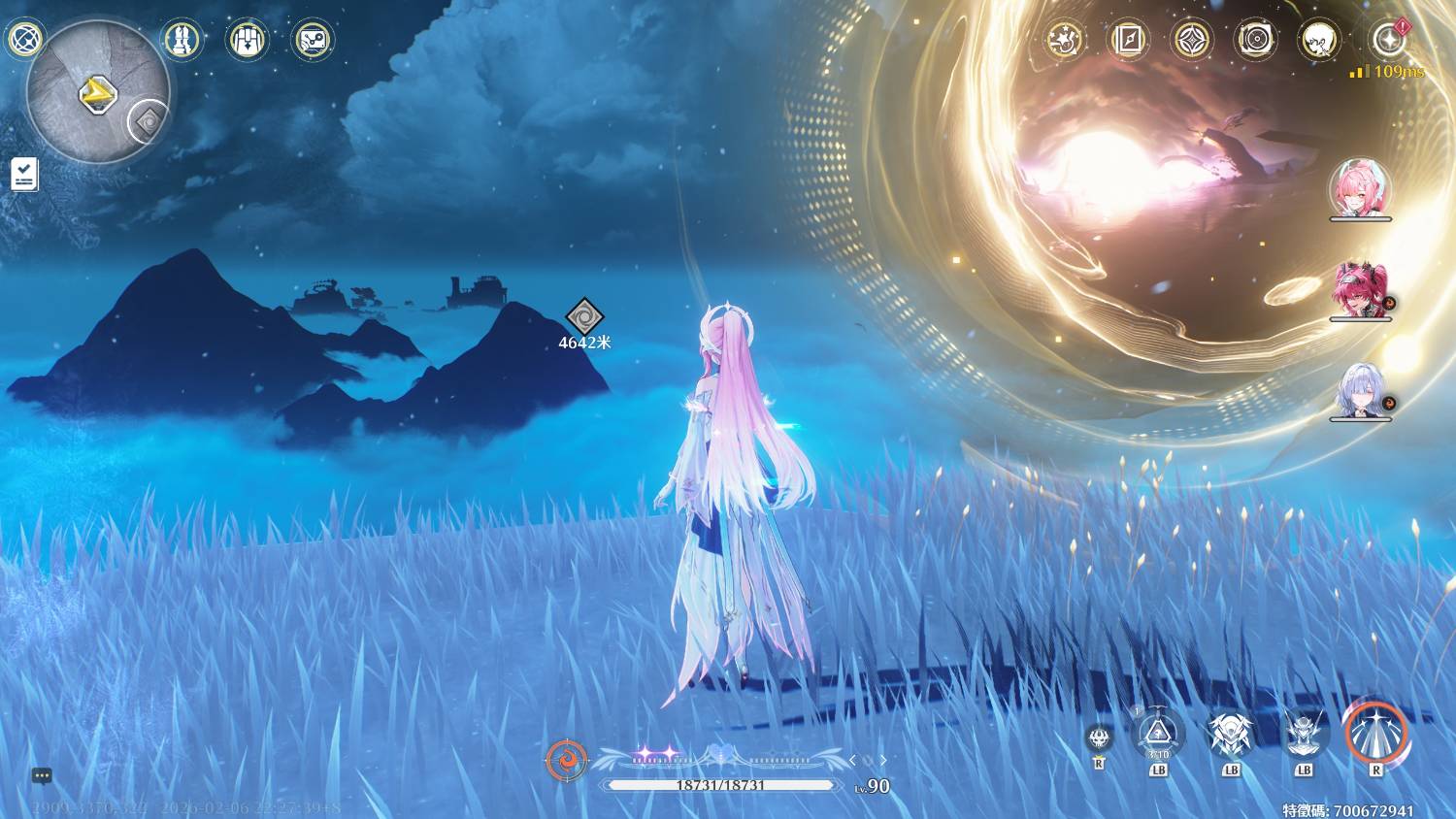Open the chat speech bubble
1456x819 pixels.
tap(42, 775)
